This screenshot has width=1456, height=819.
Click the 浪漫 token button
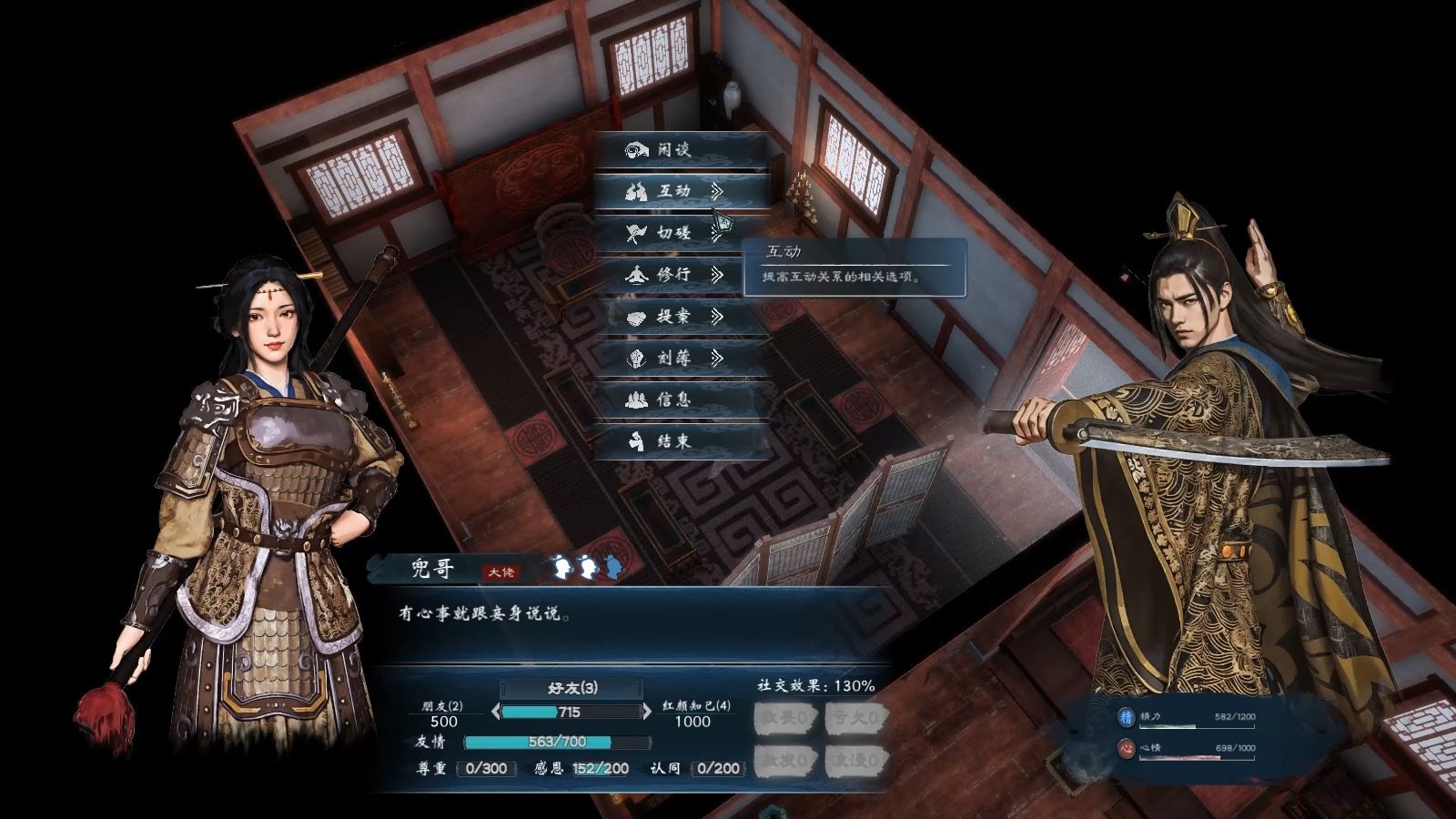pyautogui.click(x=854, y=760)
